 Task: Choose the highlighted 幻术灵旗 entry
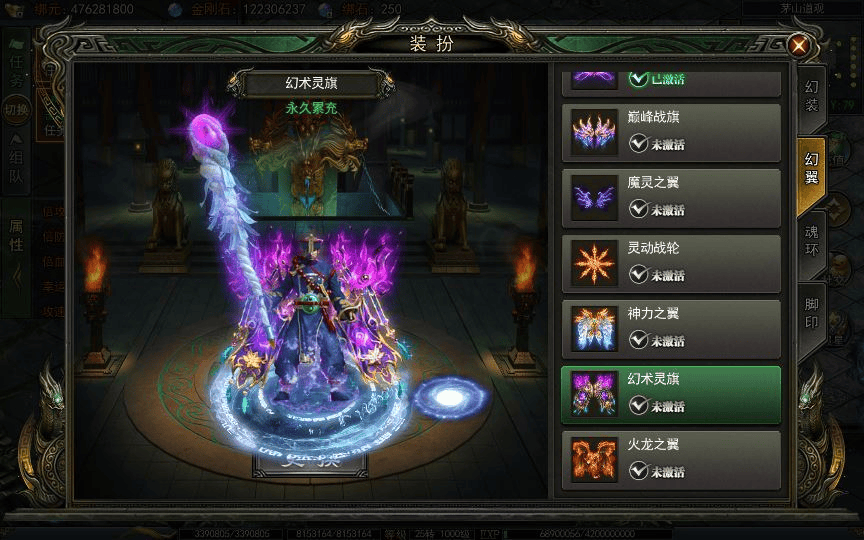(x=671, y=395)
